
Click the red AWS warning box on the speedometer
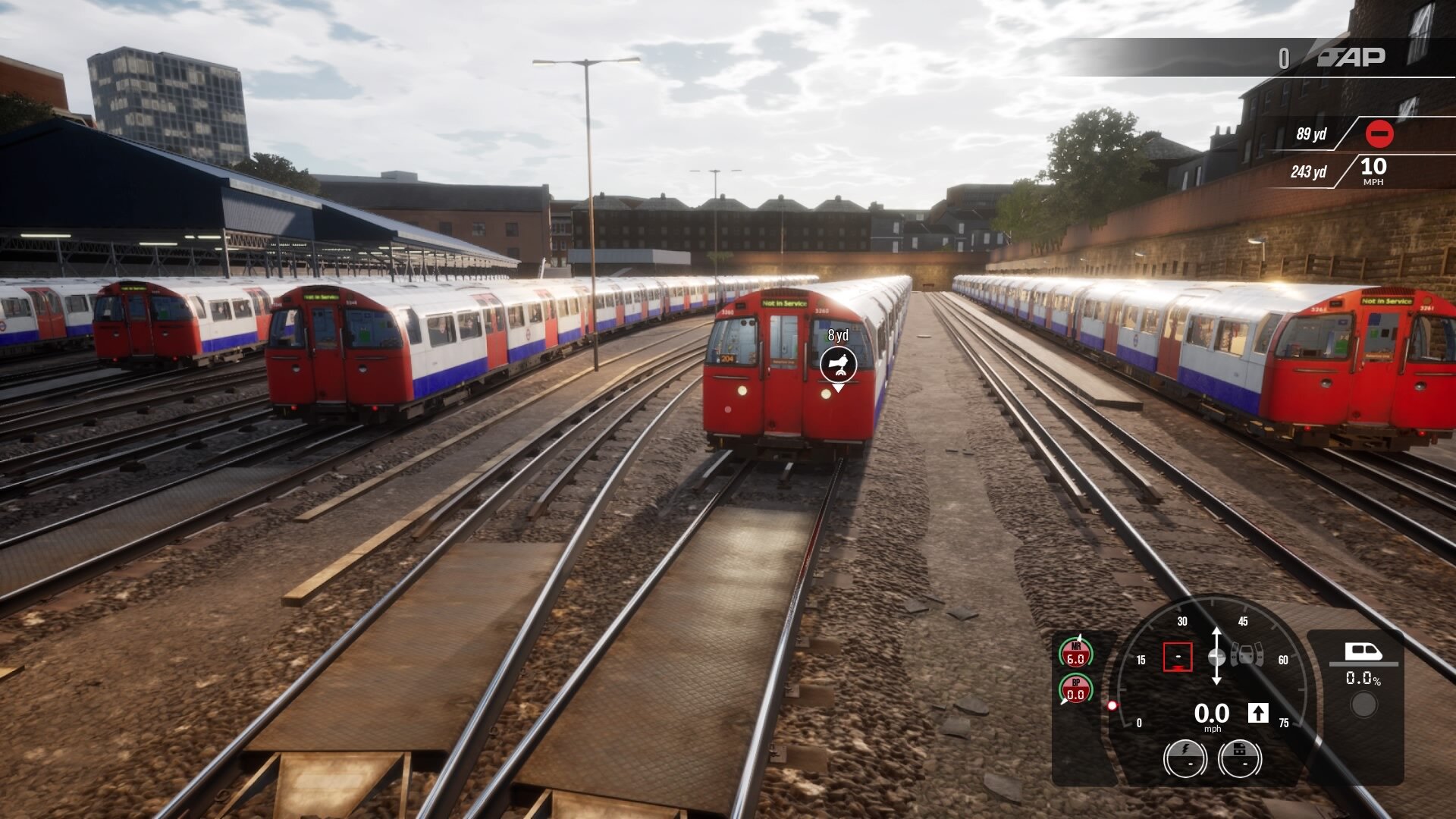(x=1178, y=657)
